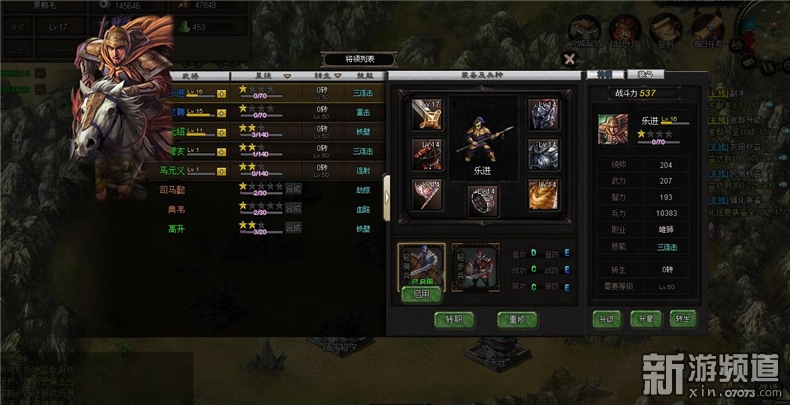Select general 司马懿 in the list
This screenshot has width=790, height=405.
point(173,189)
